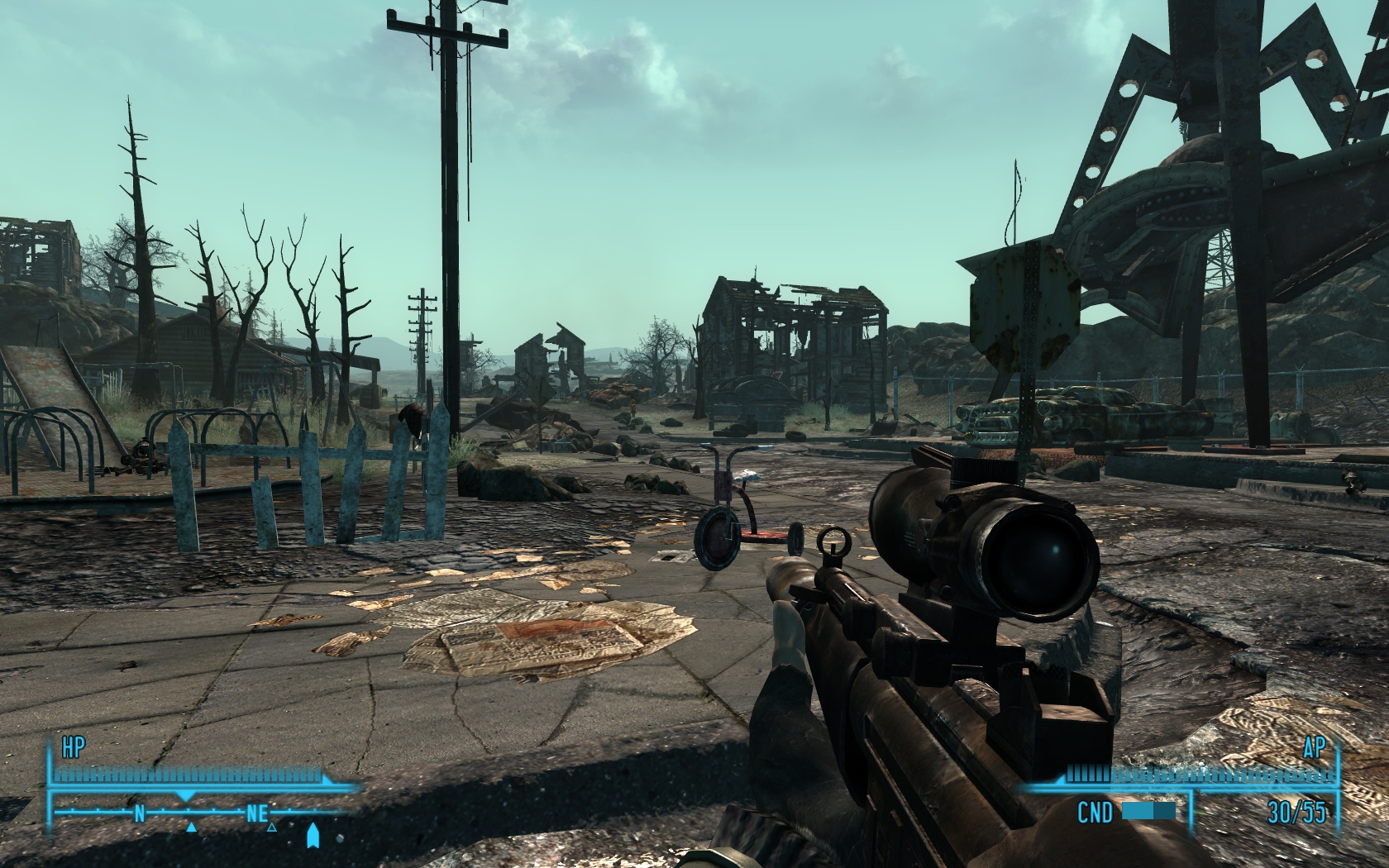Image resolution: width=1389 pixels, height=868 pixels.
Task: Select the hollow triangle undiscovered location marker
Action: [x=271, y=826]
